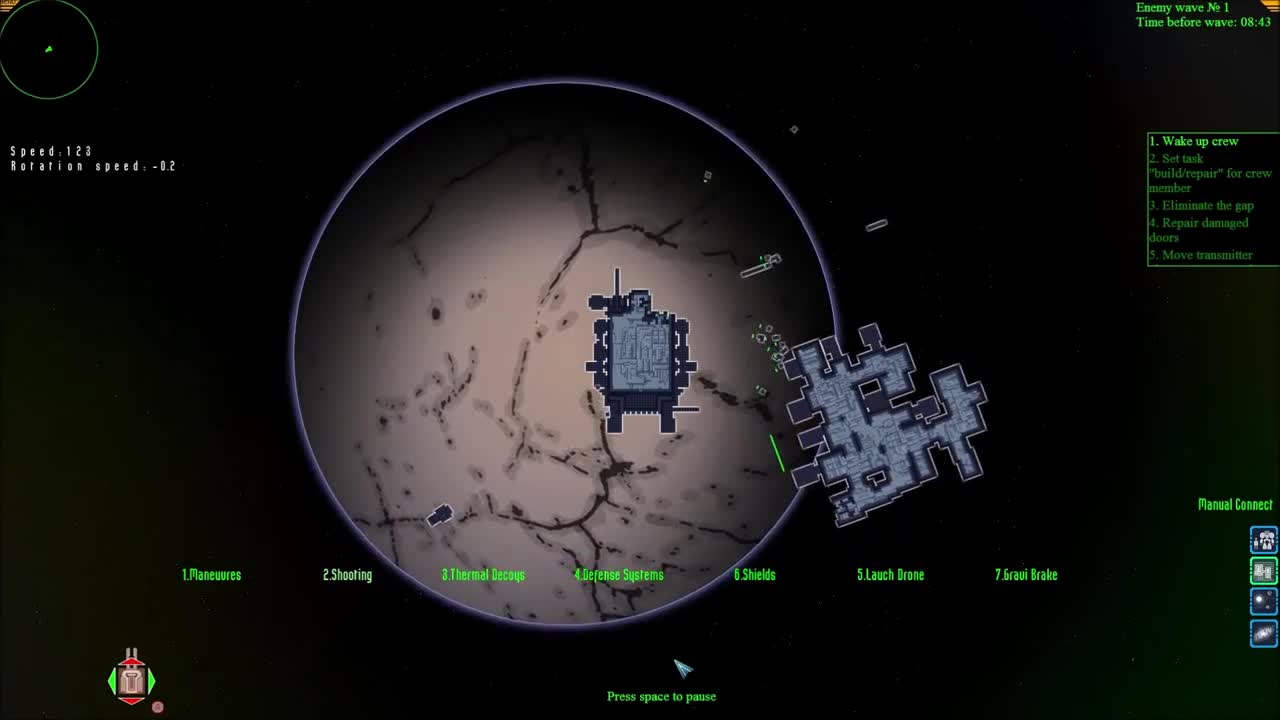Click the radar minimap in the corner
Screen dimensions: 1280x720
point(49,48)
